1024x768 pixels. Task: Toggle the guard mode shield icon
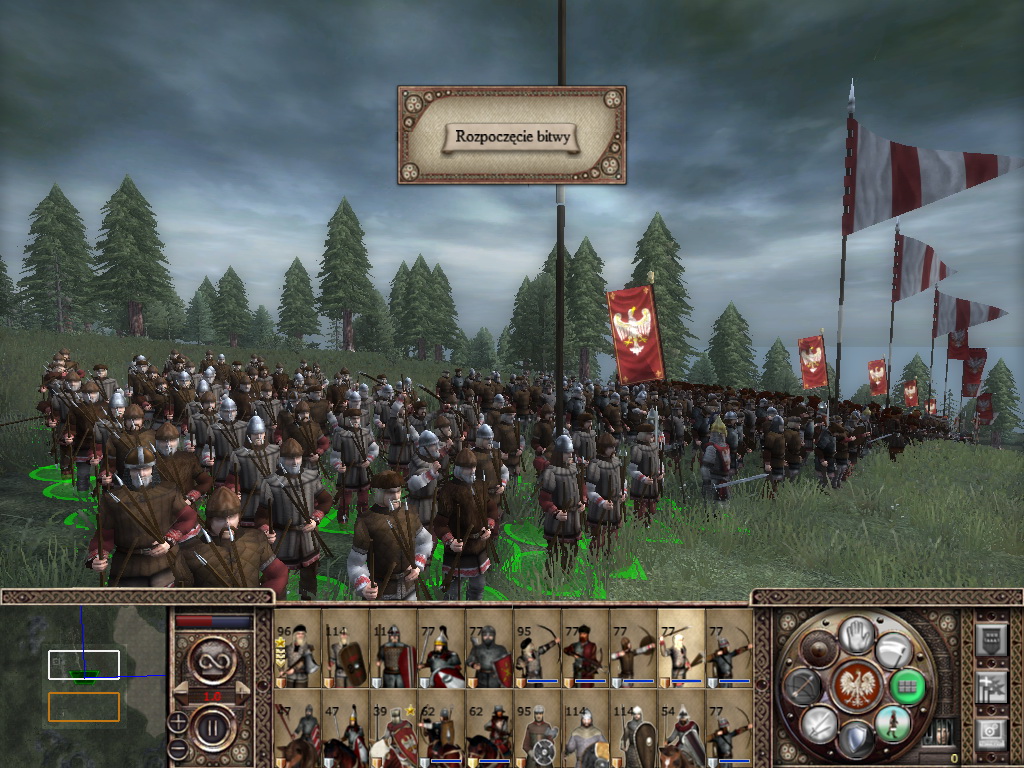(855, 740)
